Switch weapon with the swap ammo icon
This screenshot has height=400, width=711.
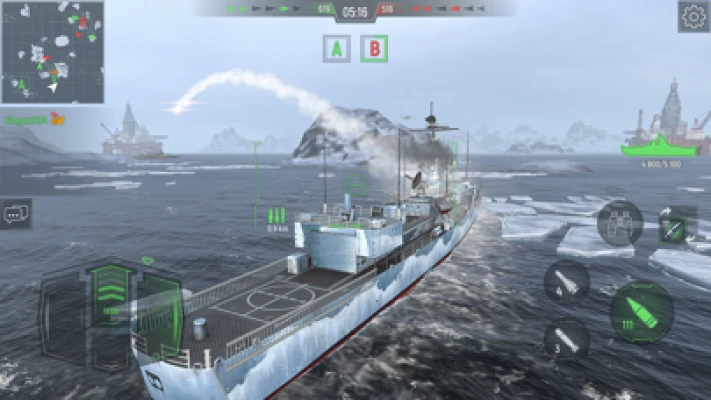click(x=677, y=225)
